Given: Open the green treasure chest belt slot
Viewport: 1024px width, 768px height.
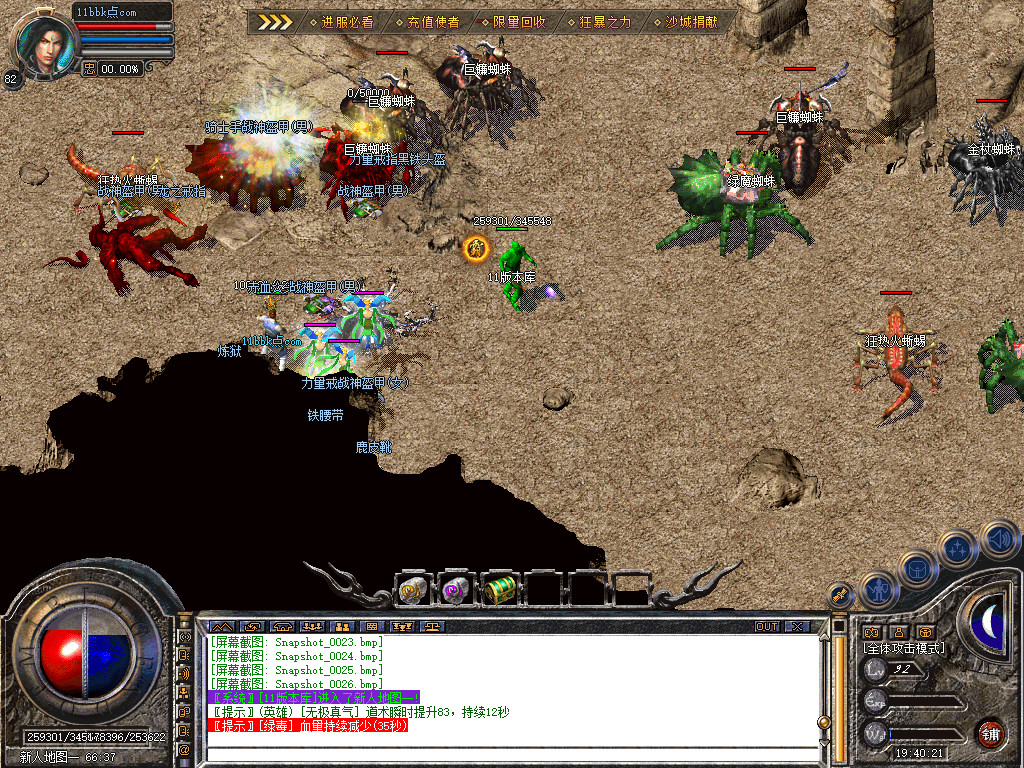Looking at the screenshot, I should pyautogui.click(x=499, y=591).
